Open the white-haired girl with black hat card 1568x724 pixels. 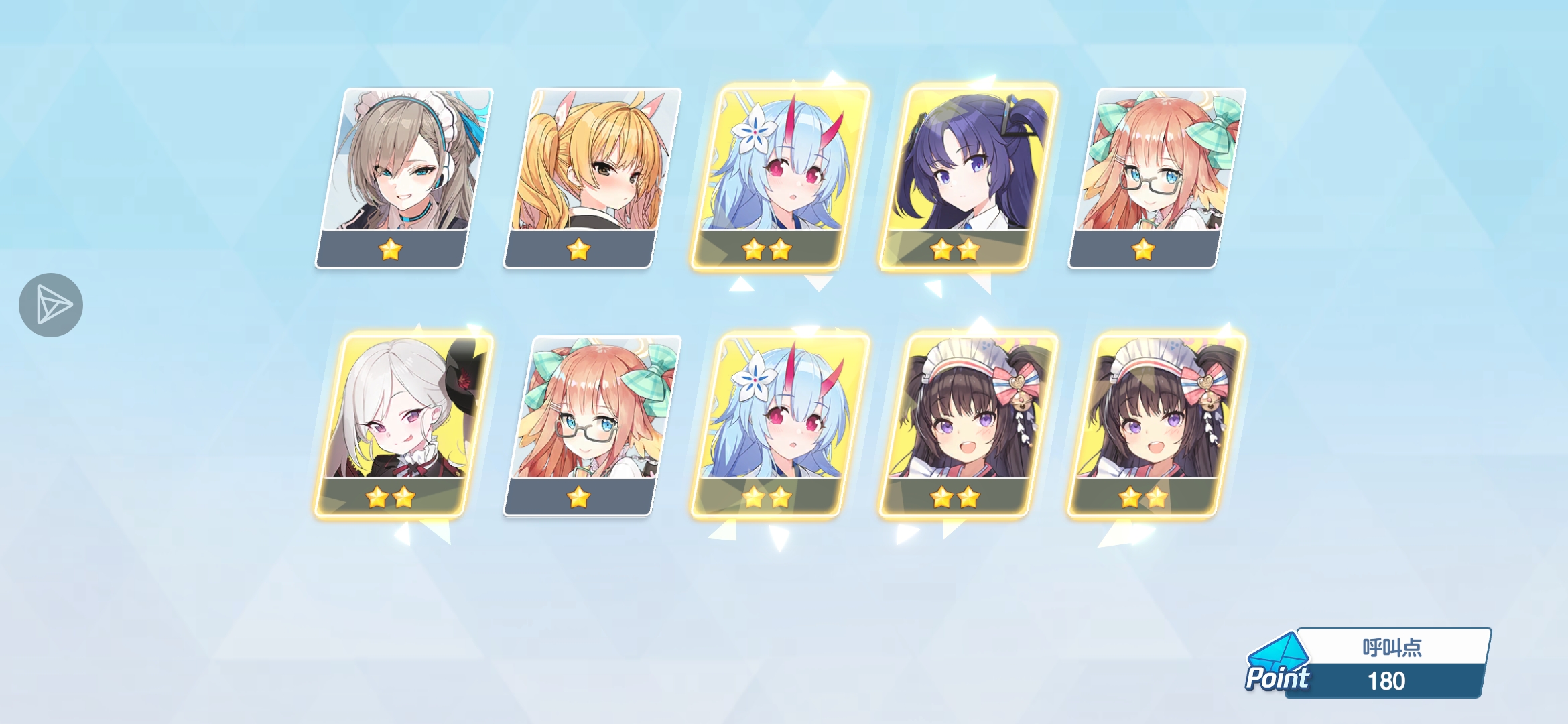[x=404, y=426]
